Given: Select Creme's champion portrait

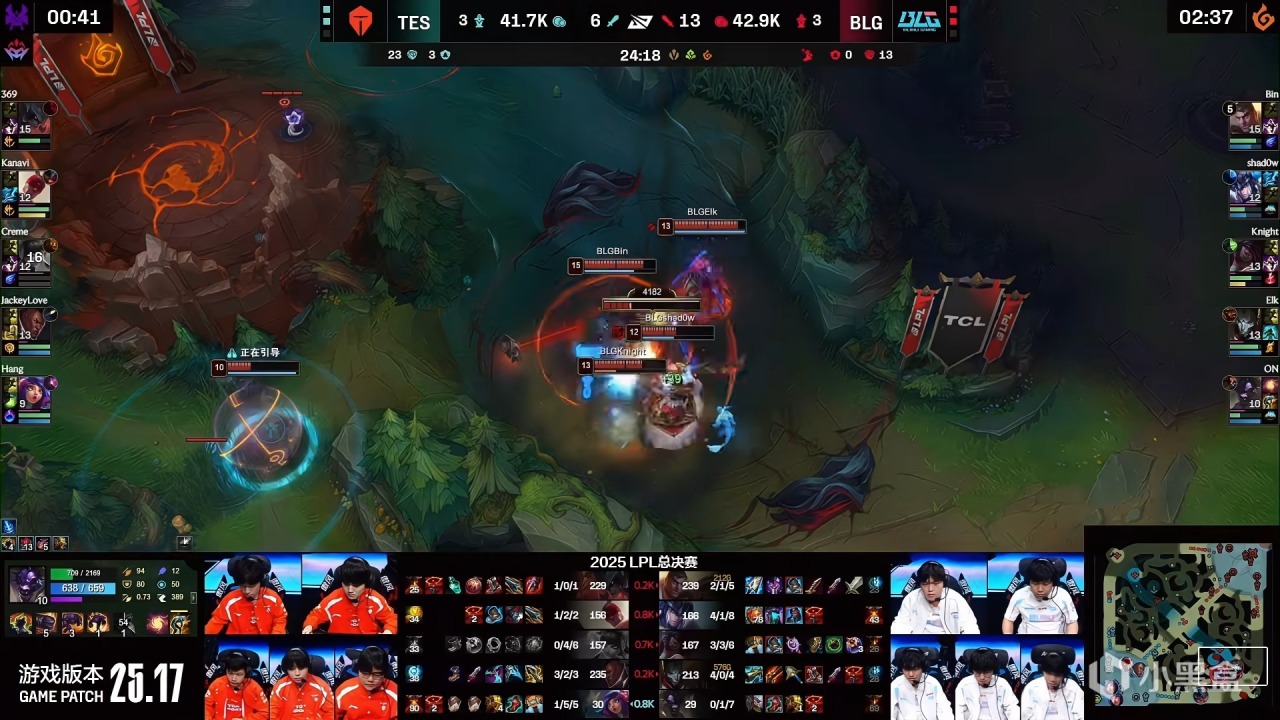Looking at the screenshot, I should [34, 256].
